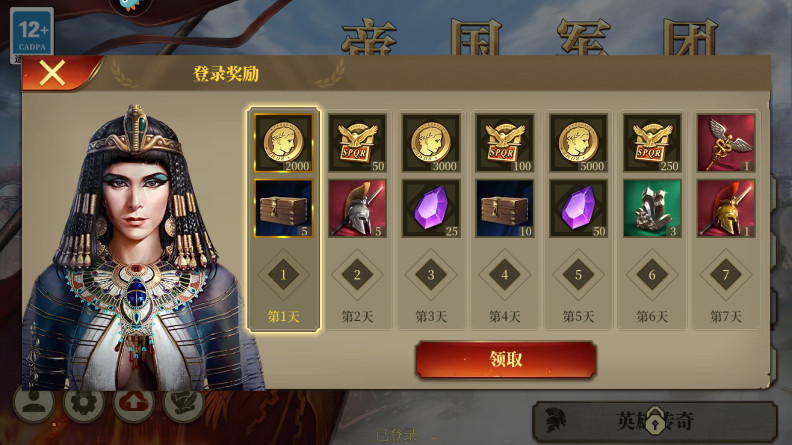Tap the 50 purple gem reward

pyautogui.click(x=578, y=208)
